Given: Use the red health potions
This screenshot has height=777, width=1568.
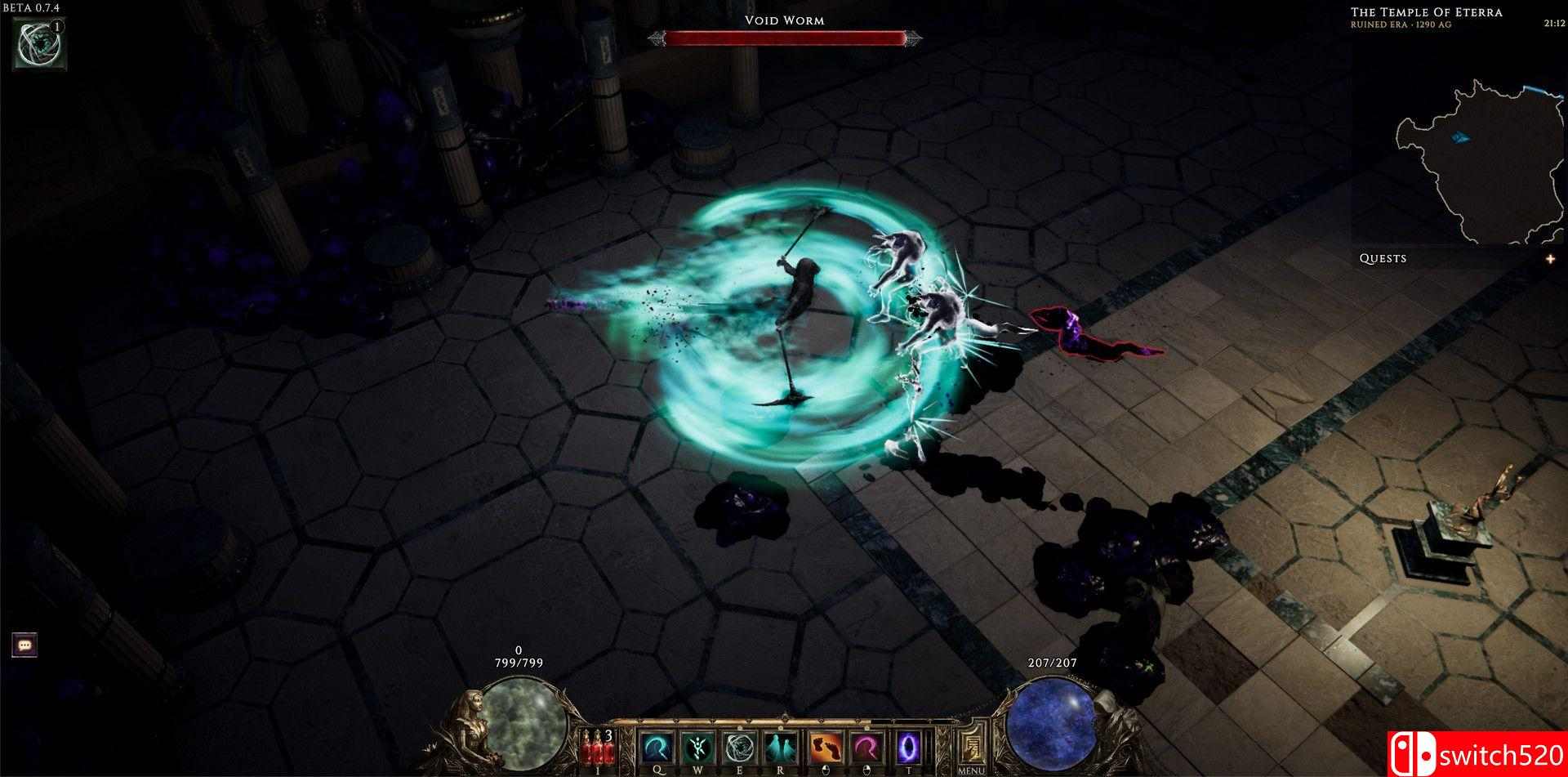Looking at the screenshot, I should tap(597, 748).
